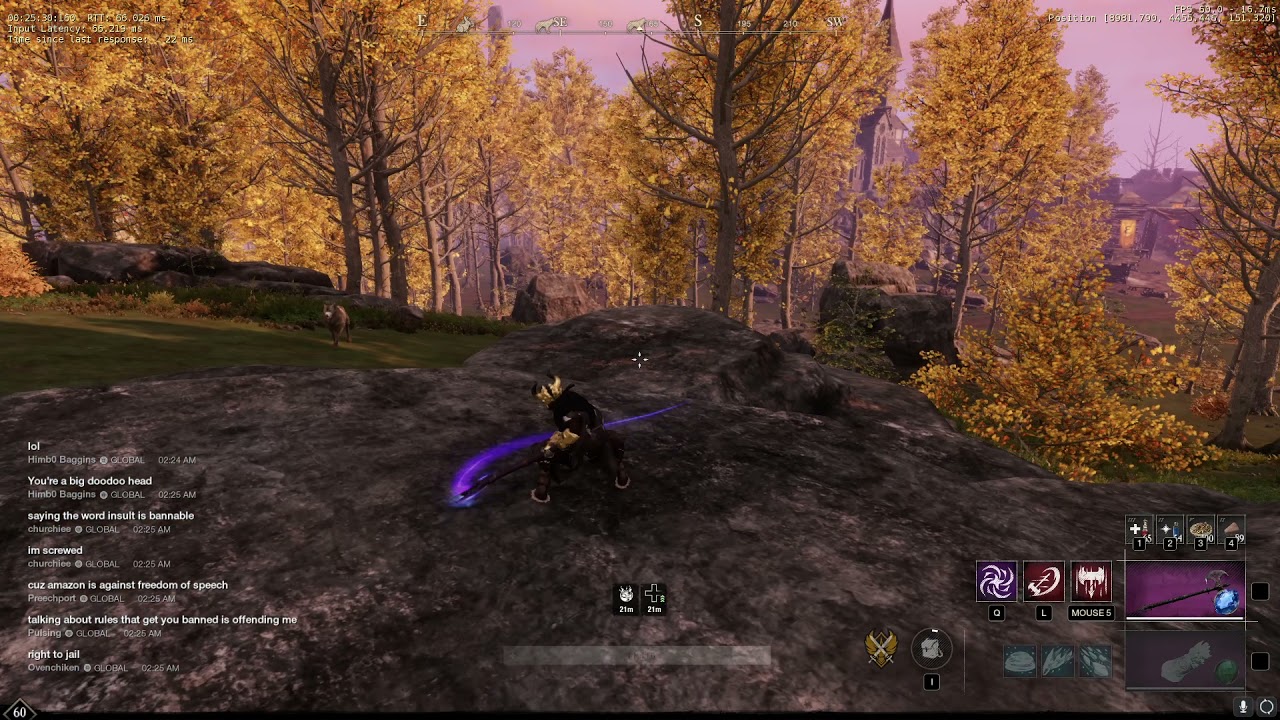Open the inventory bag icon
Screen dimensions: 1280x720
[x=932, y=649]
